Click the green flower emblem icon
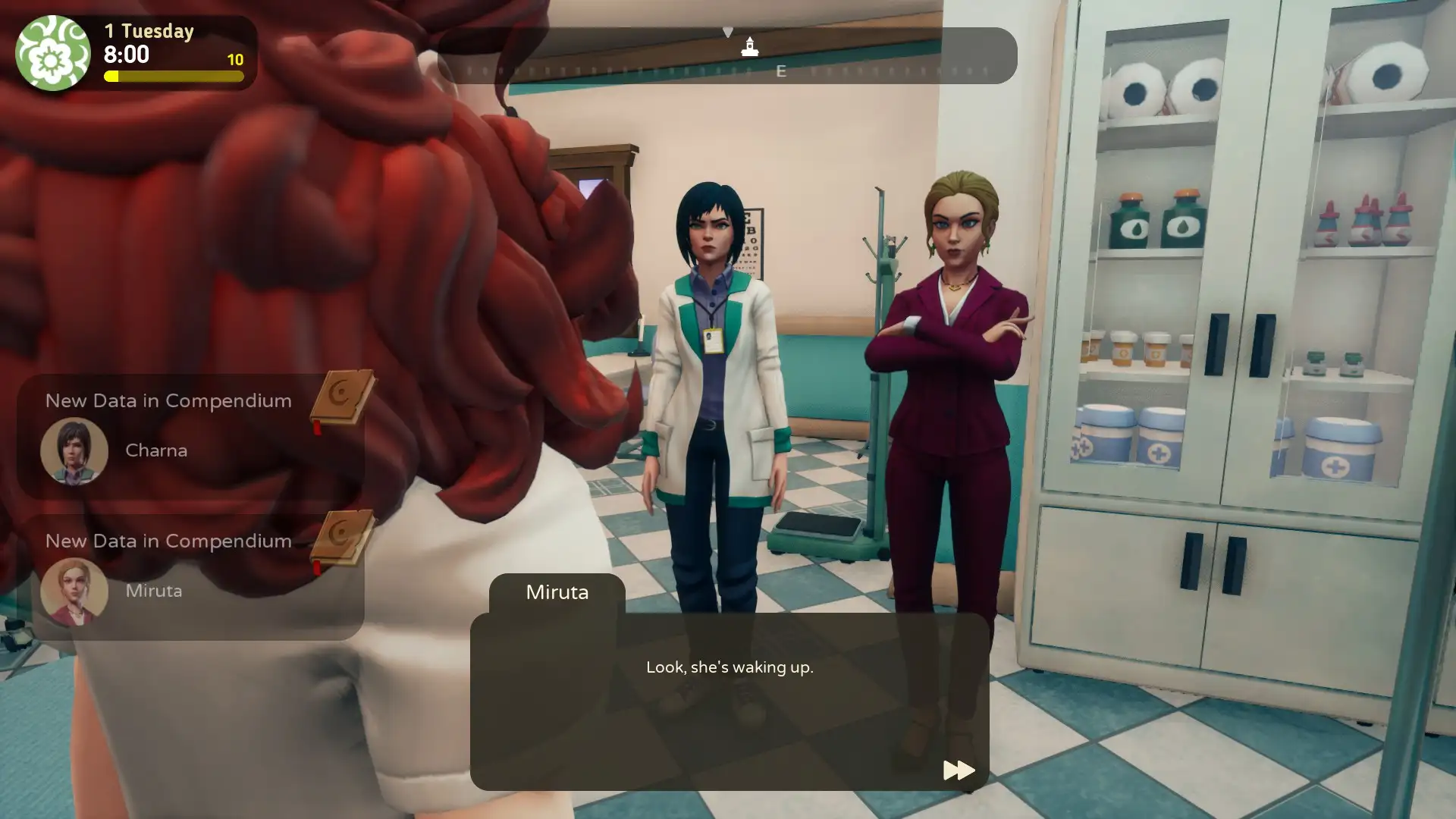Image resolution: width=1456 pixels, height=819 pixels. (52, 53)
